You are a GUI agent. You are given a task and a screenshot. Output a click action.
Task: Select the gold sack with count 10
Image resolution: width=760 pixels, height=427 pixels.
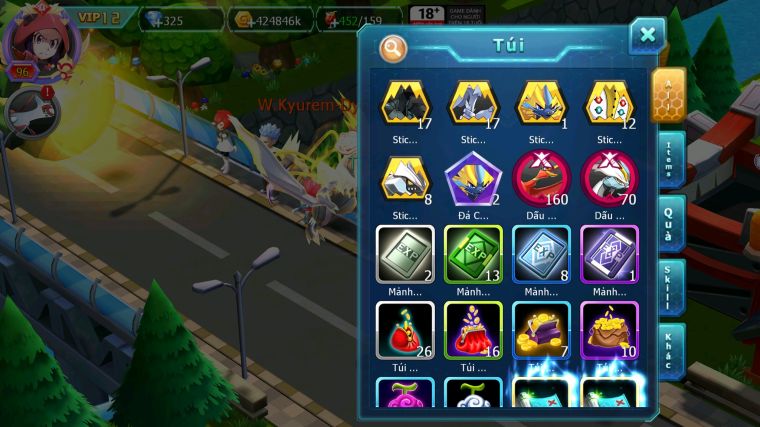(609, 330)
